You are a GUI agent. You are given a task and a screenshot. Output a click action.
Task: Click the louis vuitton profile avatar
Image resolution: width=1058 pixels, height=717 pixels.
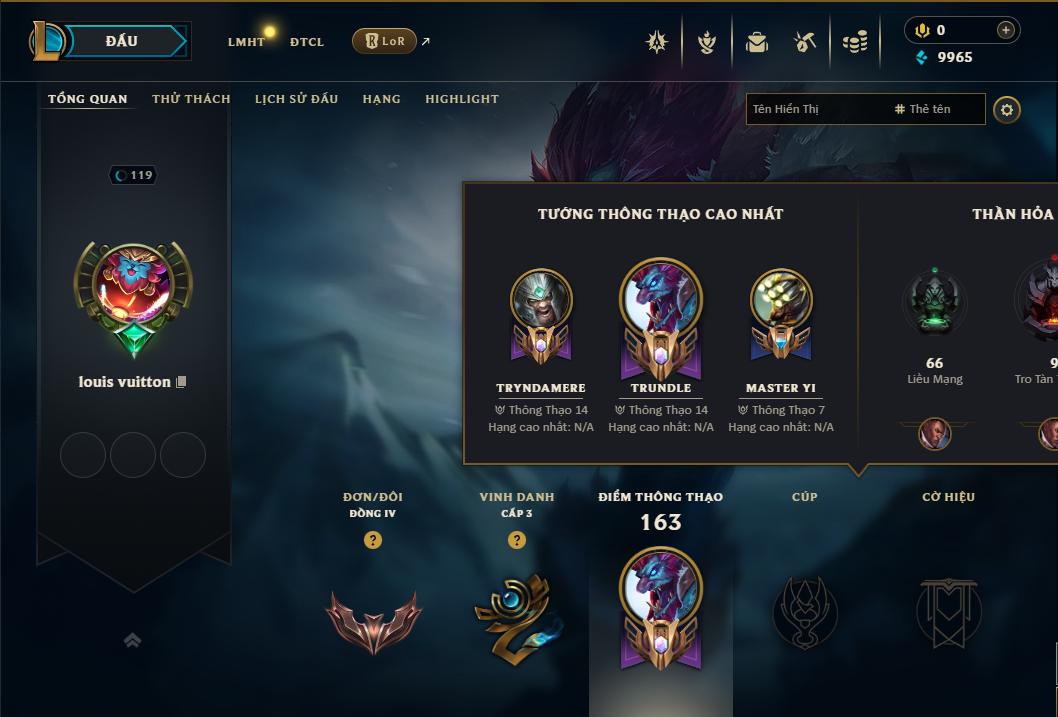[133, 287]
